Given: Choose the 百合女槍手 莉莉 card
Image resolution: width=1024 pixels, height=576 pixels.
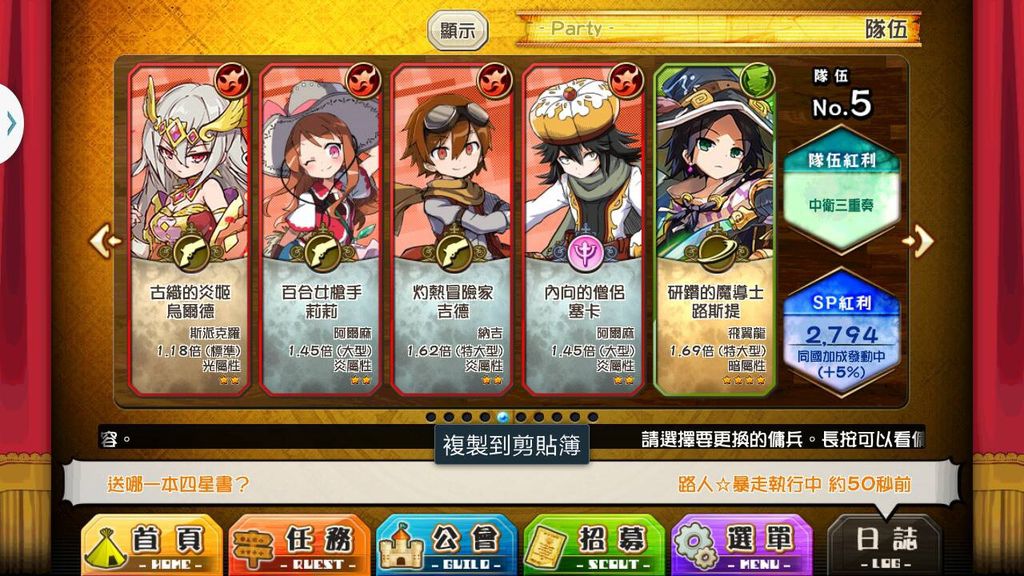Looking at the screenshot, I should pyautogui.click(x=324, y=228).
